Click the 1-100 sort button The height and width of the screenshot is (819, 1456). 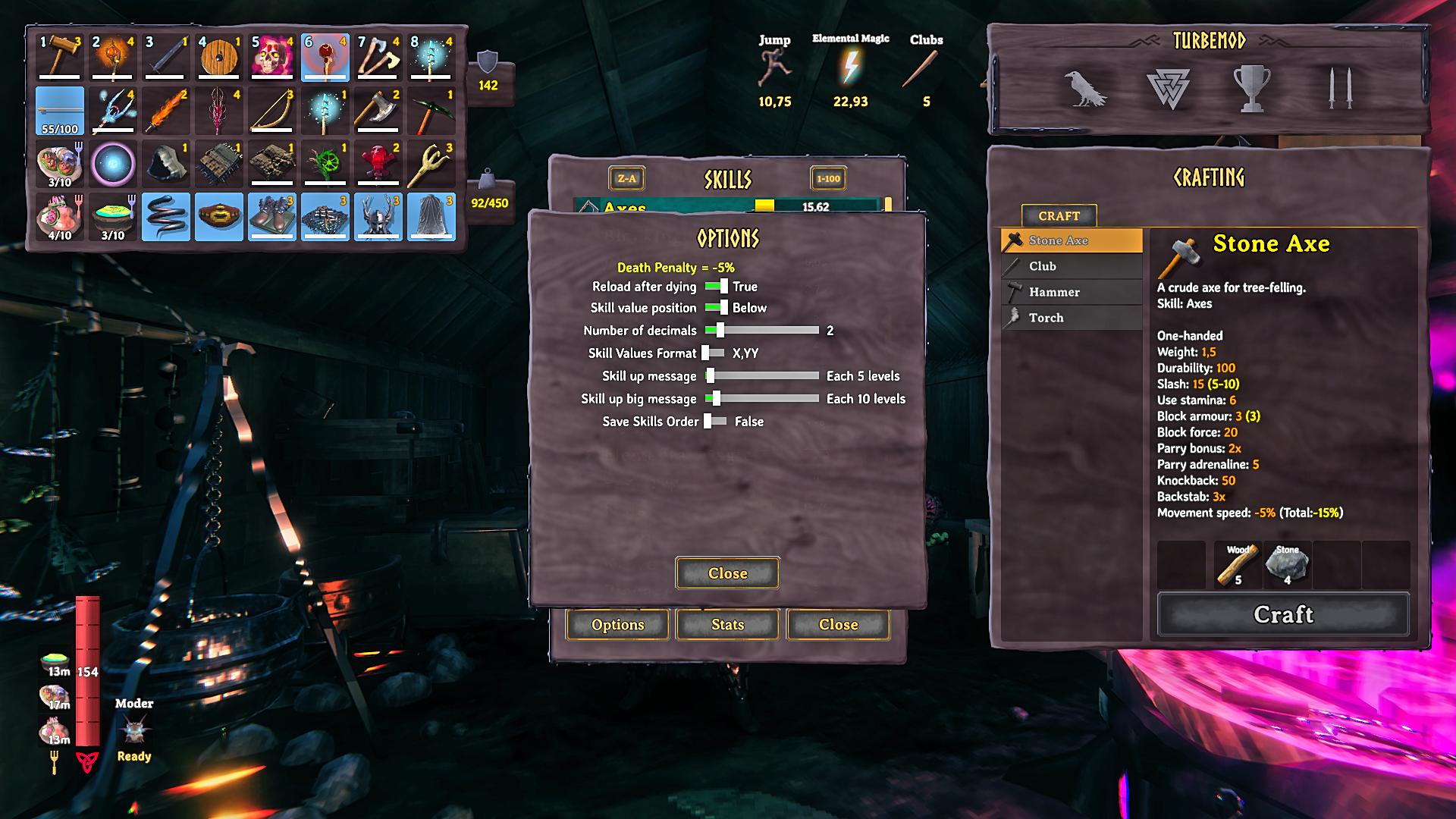pyautogui.click(x=828, y=179)
